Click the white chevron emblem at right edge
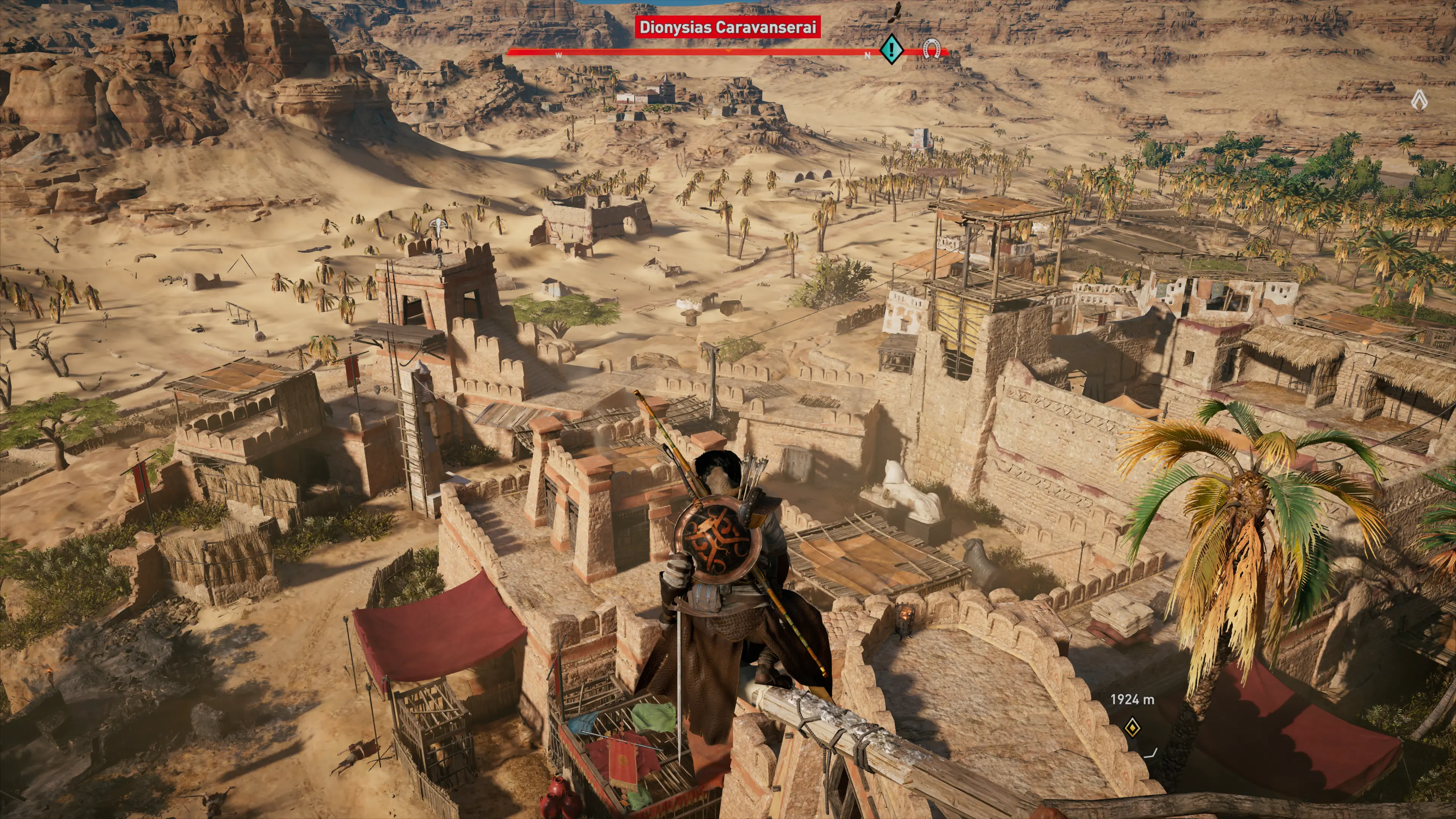 pyautogui.click(x=1419, y=101)
